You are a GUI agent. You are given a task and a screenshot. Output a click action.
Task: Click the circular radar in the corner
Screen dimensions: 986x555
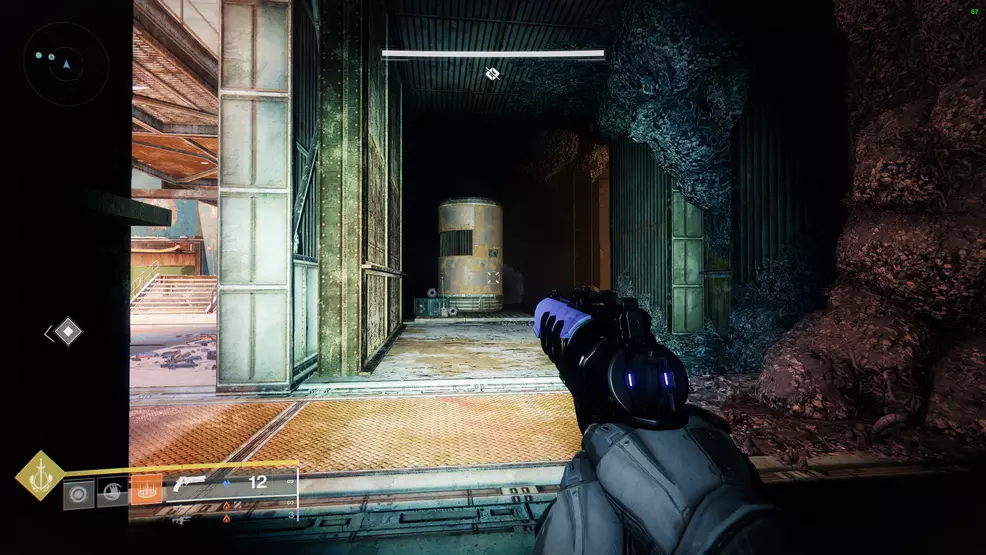[x=65, y=64]
